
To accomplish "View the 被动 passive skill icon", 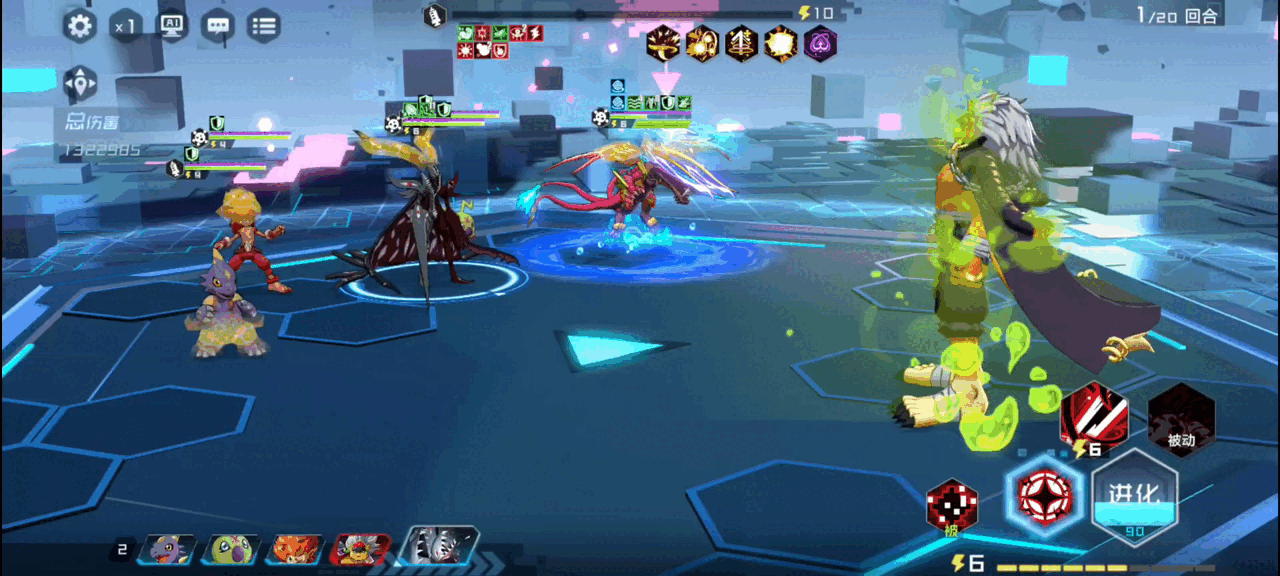I will coord(1181,419).
